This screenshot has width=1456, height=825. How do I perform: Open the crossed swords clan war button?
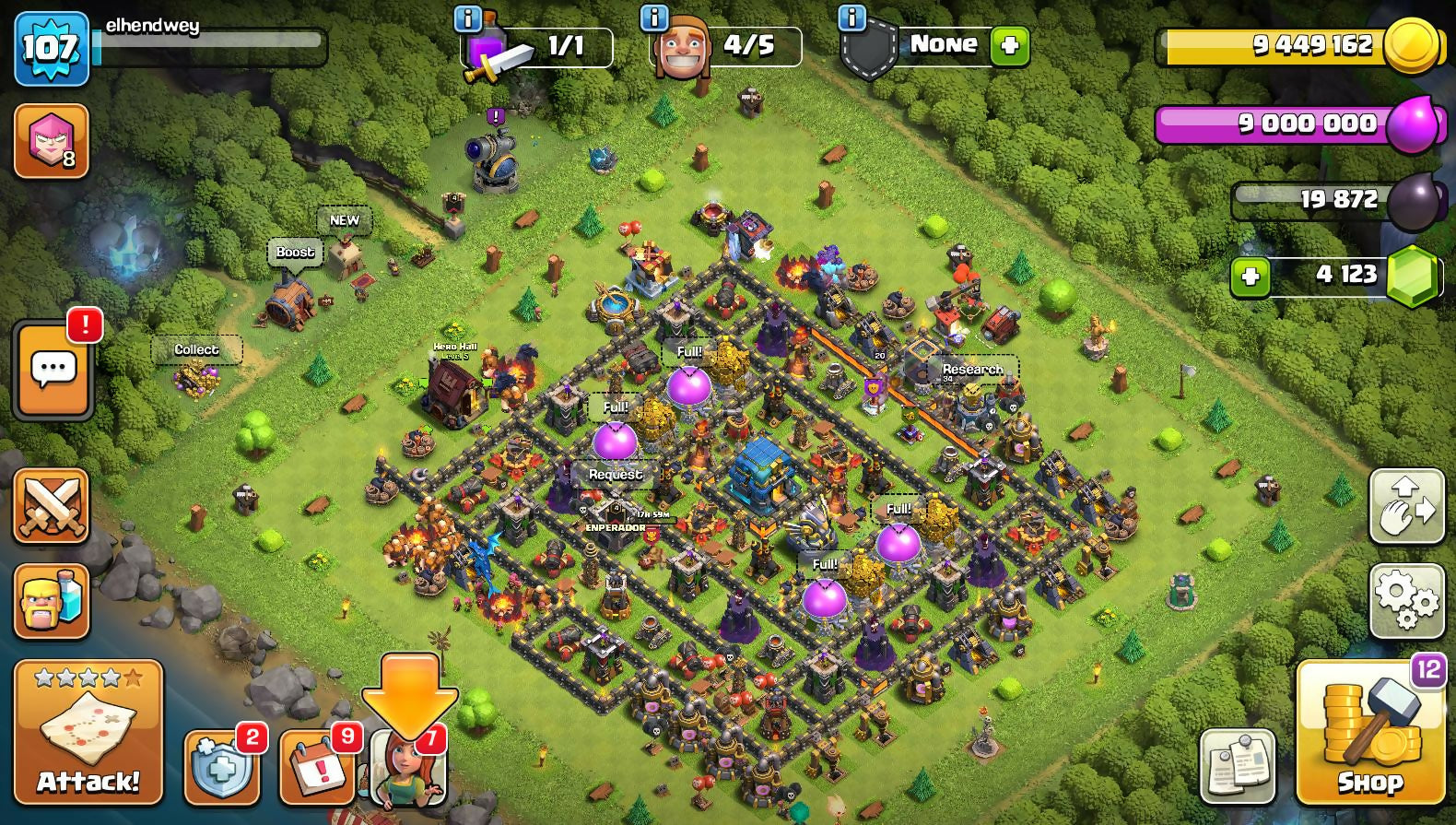tap(52, 505)
